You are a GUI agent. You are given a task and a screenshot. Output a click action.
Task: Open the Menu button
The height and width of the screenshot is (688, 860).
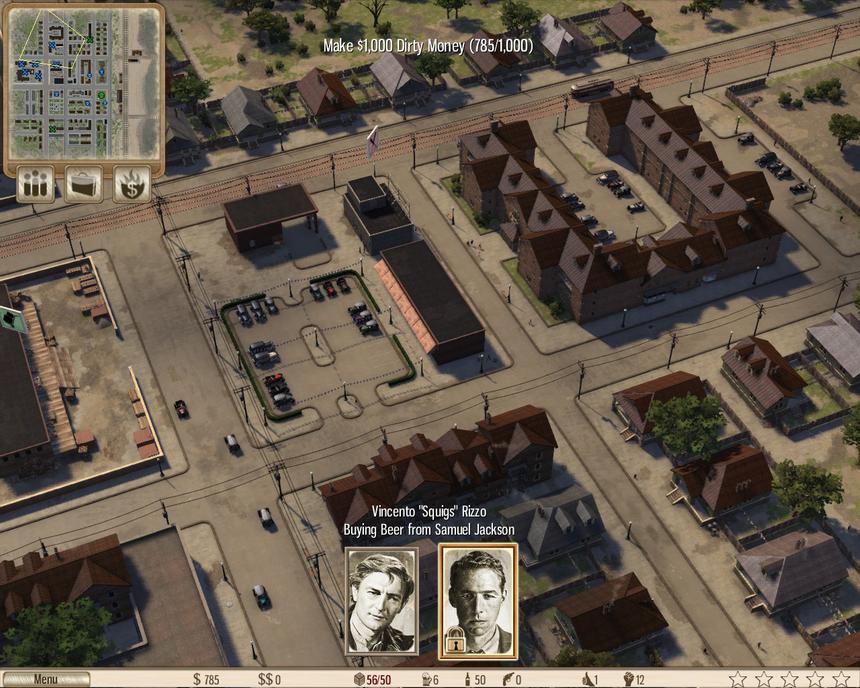coord(46,679)
